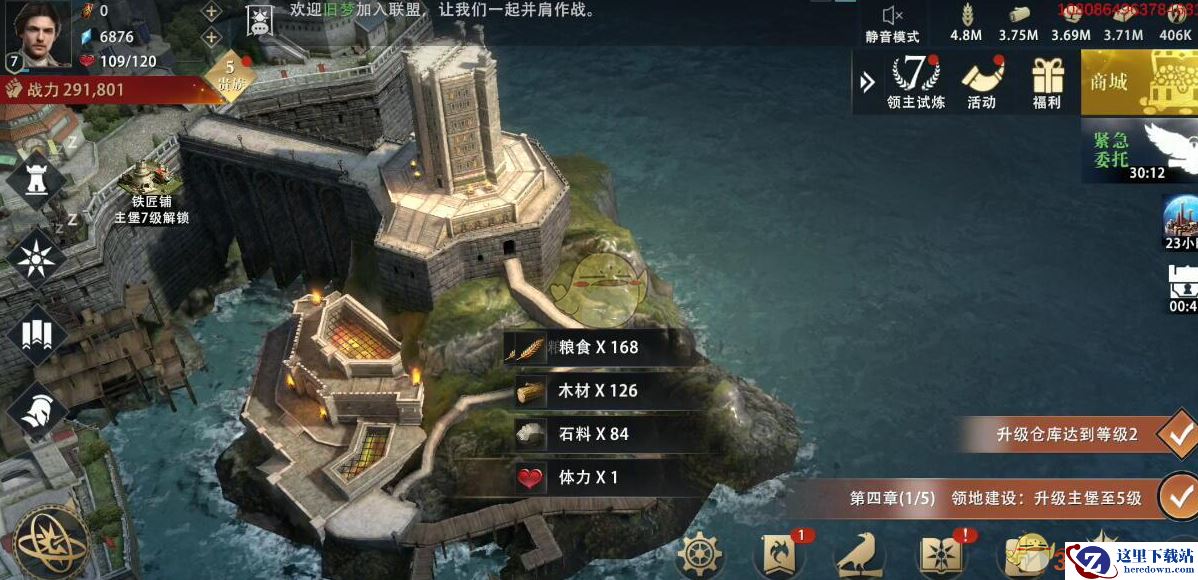Open the knight helmet side icon

click(36, 408)
